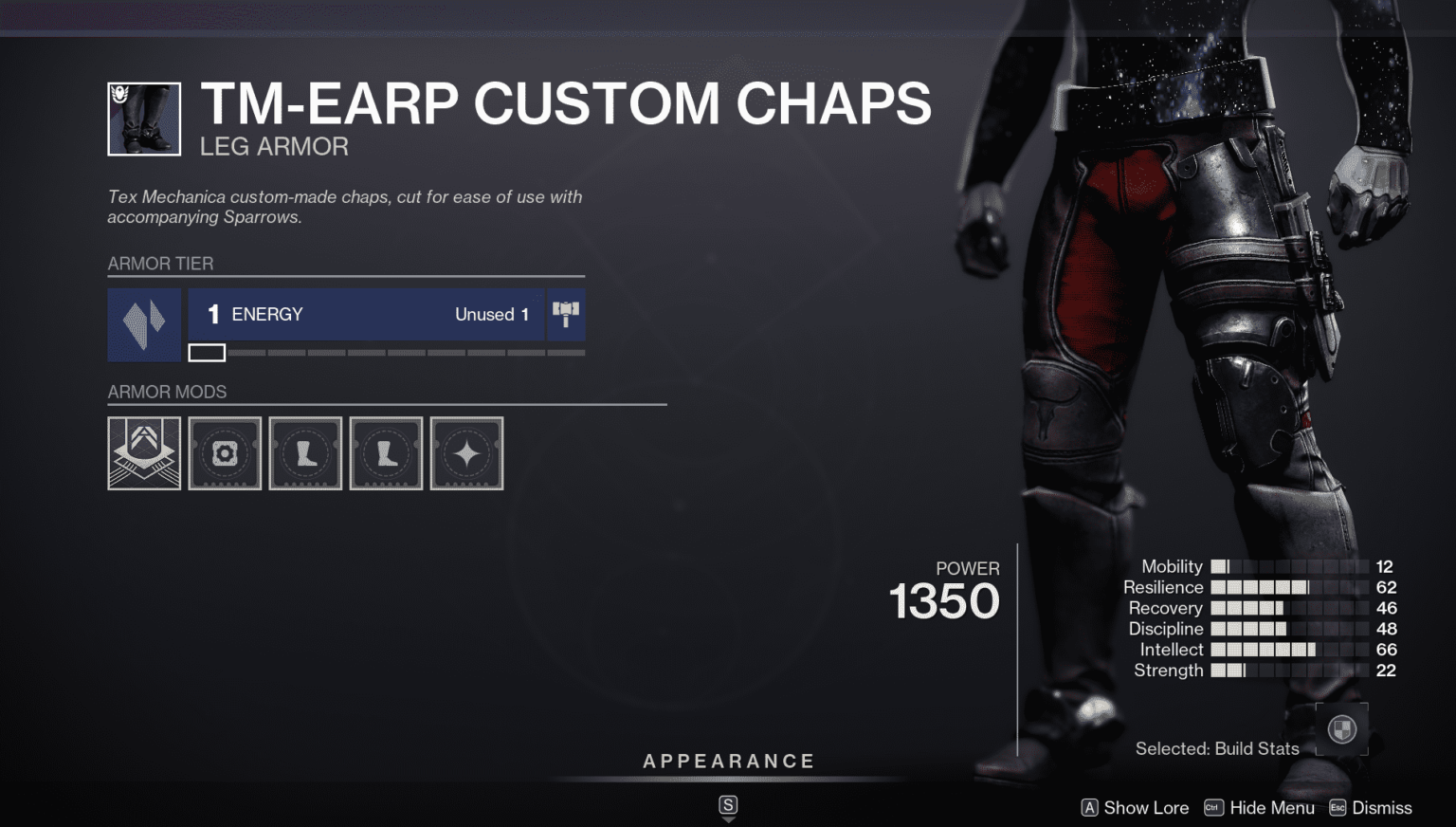Open the 1 Energy armor tier bar

coord(365,315)
